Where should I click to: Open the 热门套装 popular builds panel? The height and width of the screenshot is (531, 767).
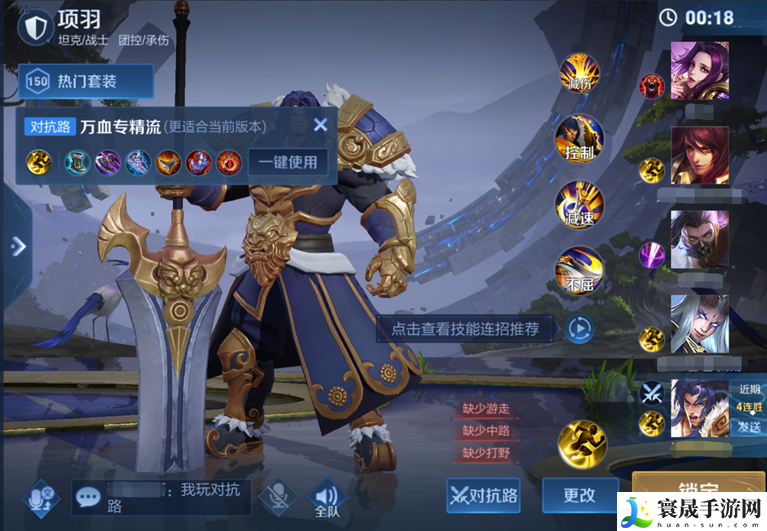(x=86, y=82)
